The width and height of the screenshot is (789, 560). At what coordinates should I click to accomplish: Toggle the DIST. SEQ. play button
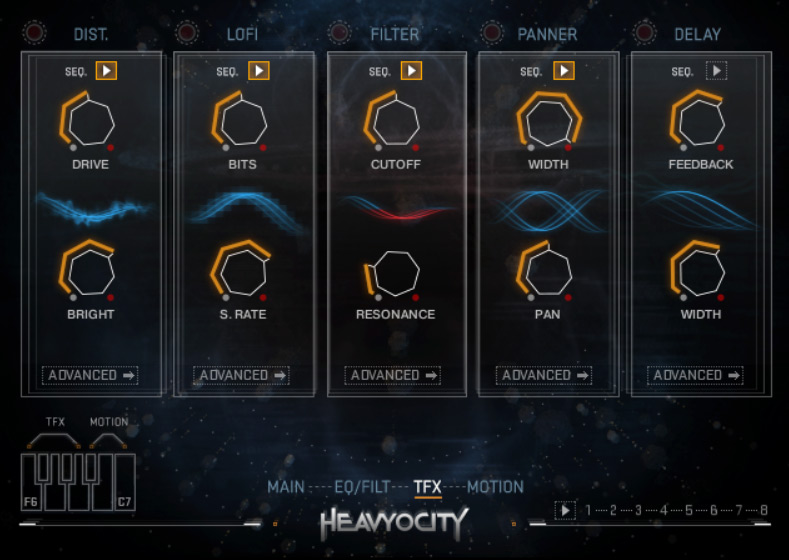click(x=107, y=71)
